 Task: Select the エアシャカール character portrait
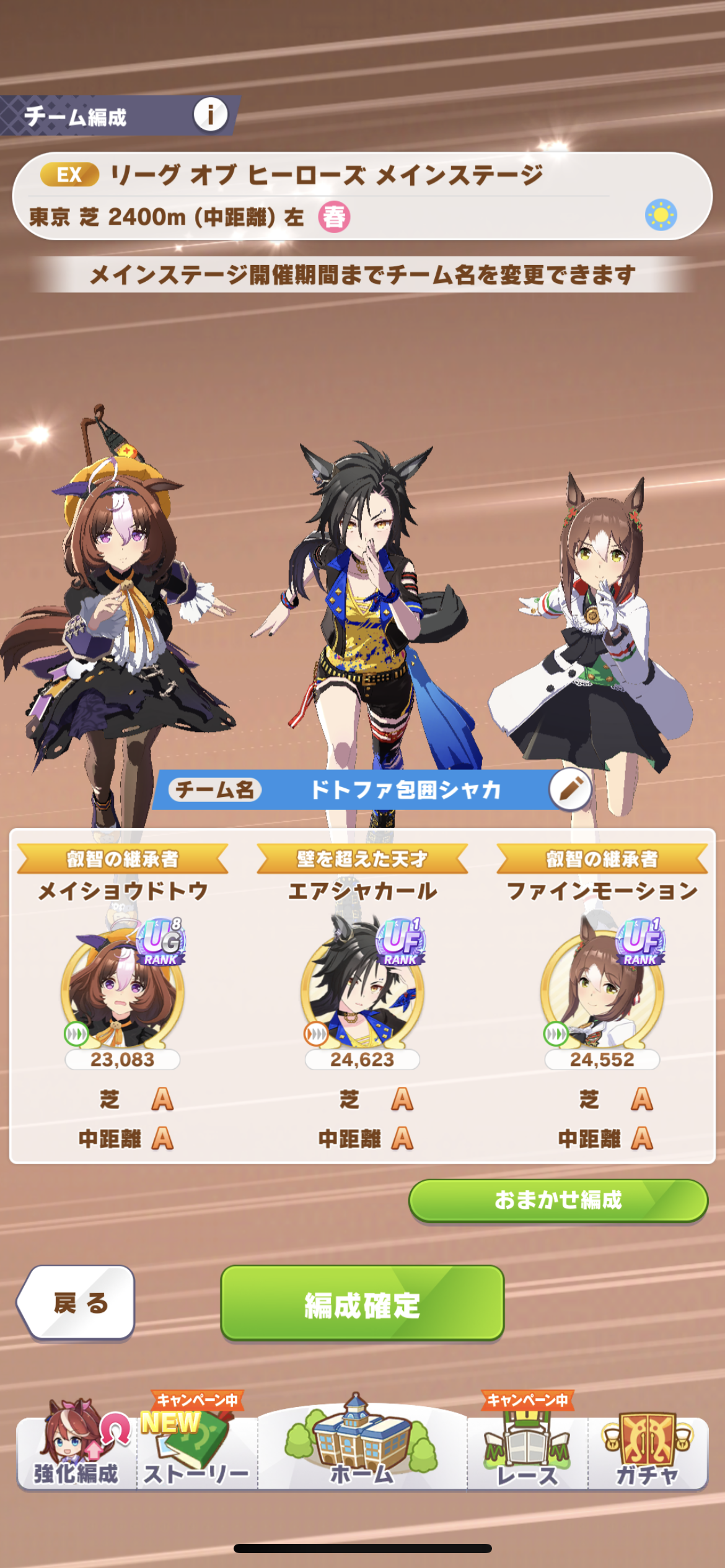(x=362, y=988)
